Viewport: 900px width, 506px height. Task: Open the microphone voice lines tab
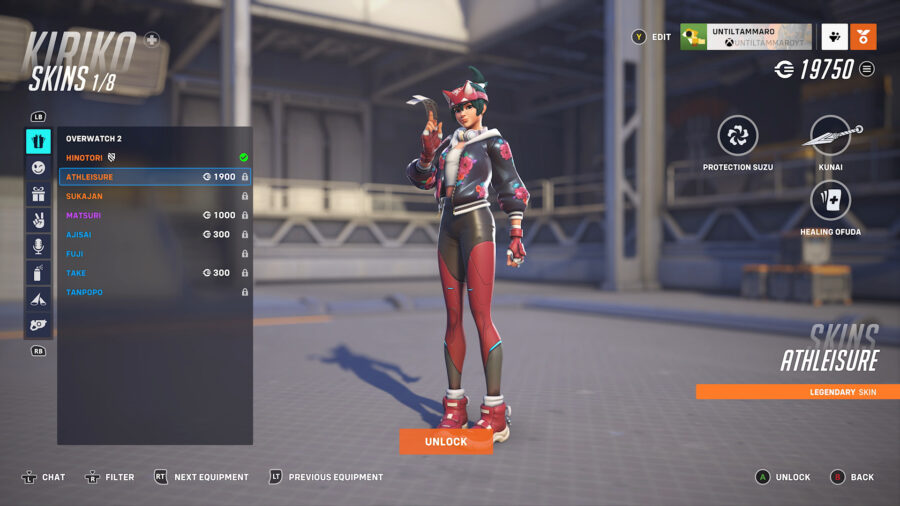[38, 246]
